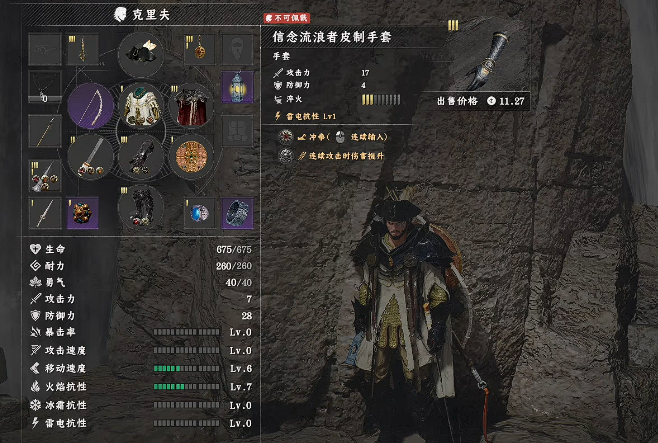Select the empty face mask slot
This screenshot has height=443, width=658.
point(237,49)
